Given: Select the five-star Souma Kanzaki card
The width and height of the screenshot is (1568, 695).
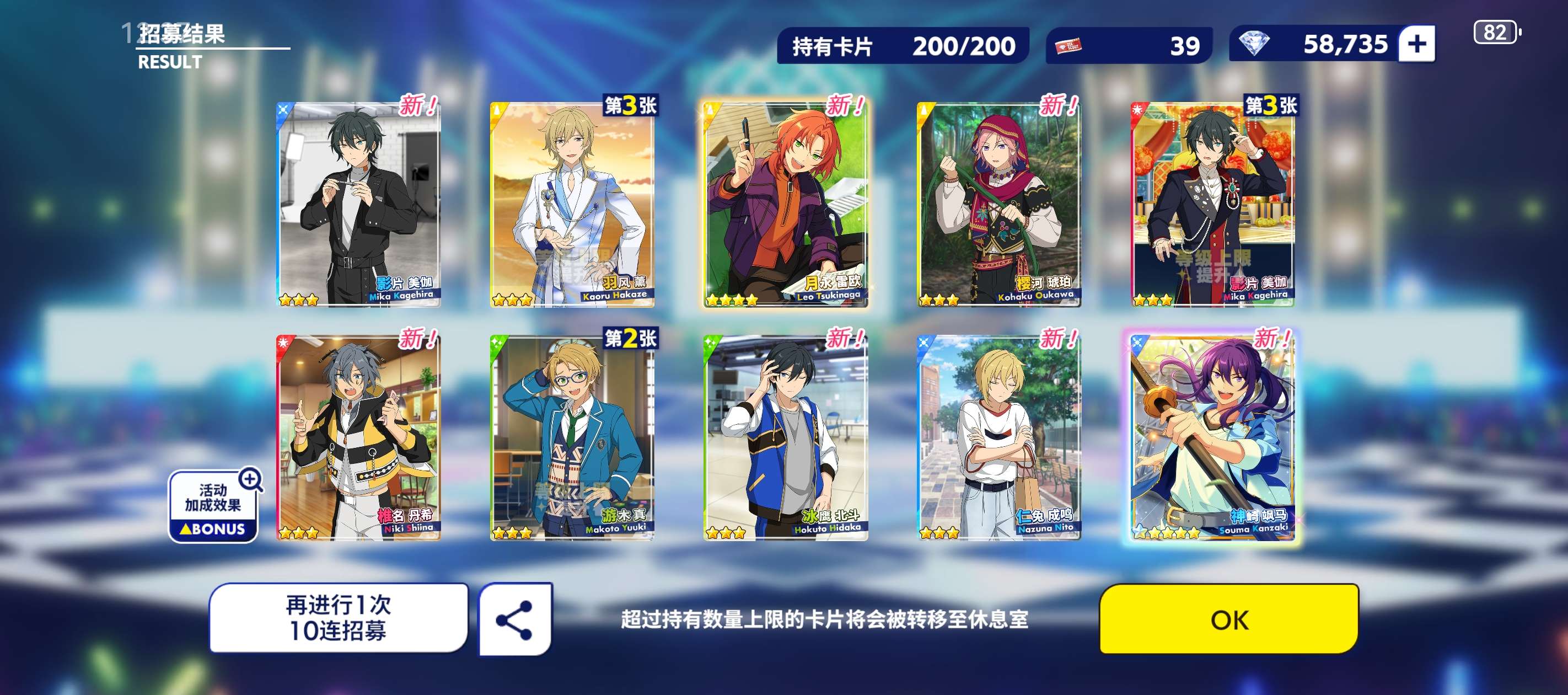Looking at the screenshot, I should (x=1212, y=437).
